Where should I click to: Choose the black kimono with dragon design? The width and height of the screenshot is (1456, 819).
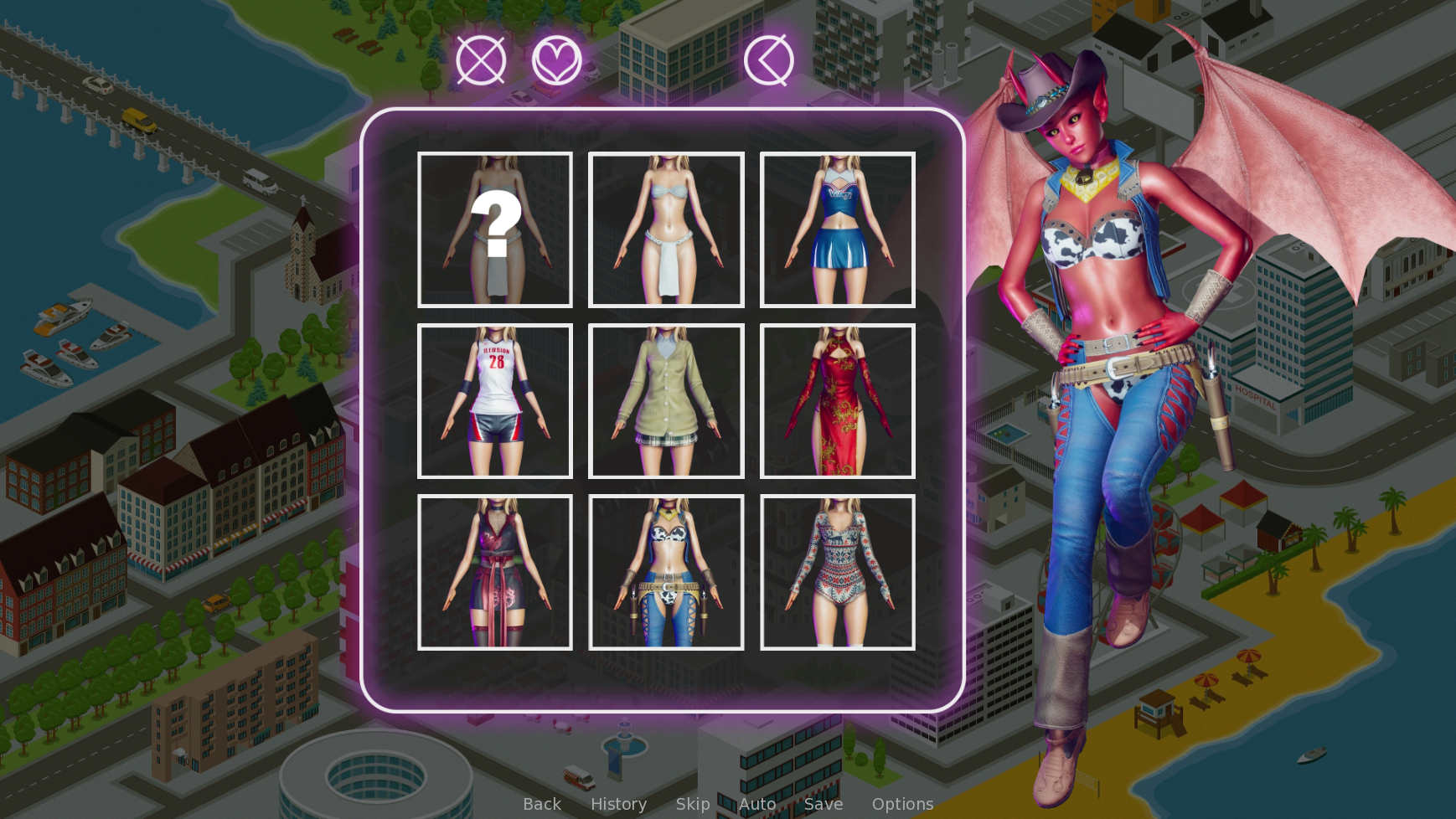point(495,573)
